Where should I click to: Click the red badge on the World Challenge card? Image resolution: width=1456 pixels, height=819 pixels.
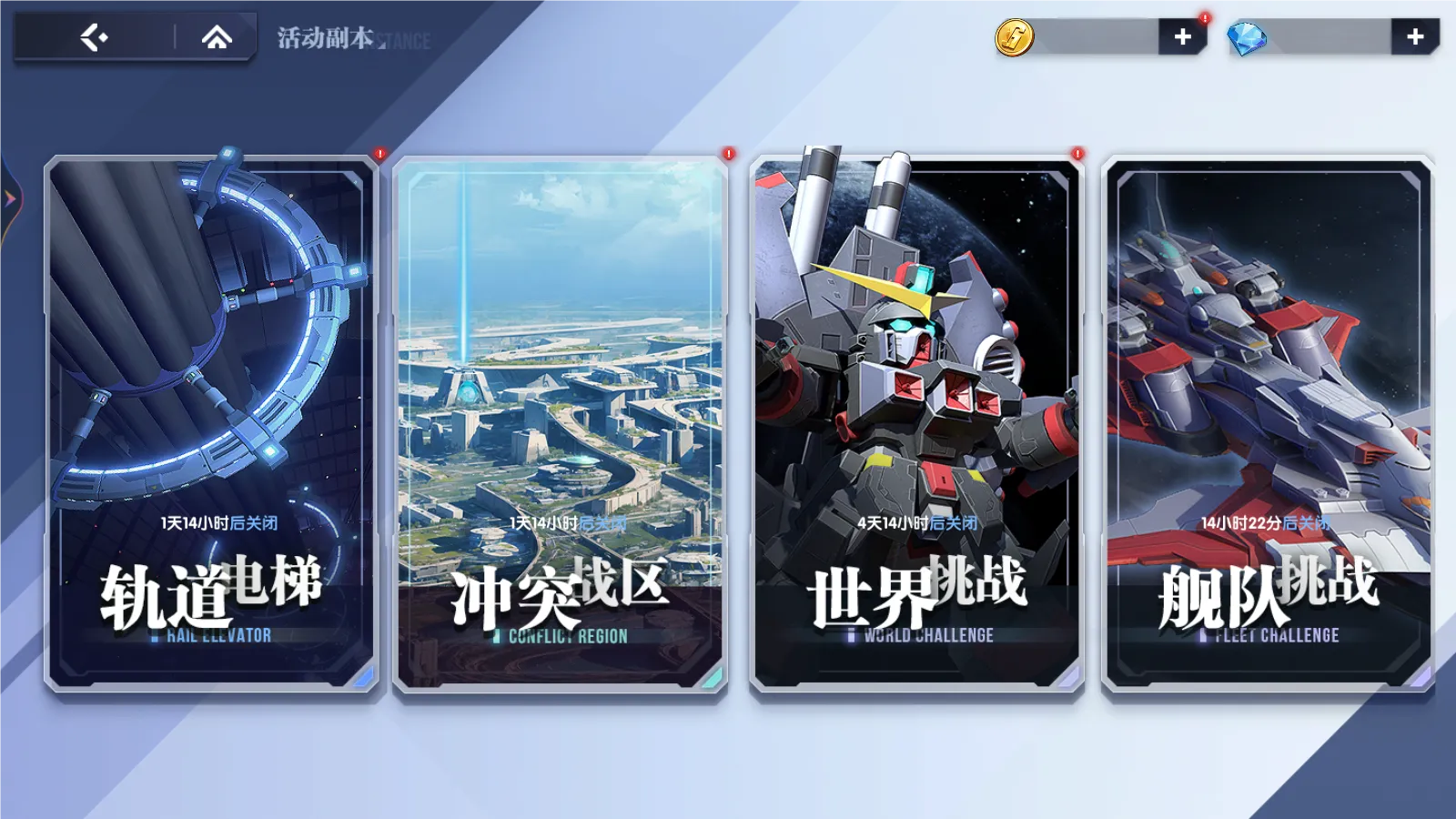click(1077, 155)
